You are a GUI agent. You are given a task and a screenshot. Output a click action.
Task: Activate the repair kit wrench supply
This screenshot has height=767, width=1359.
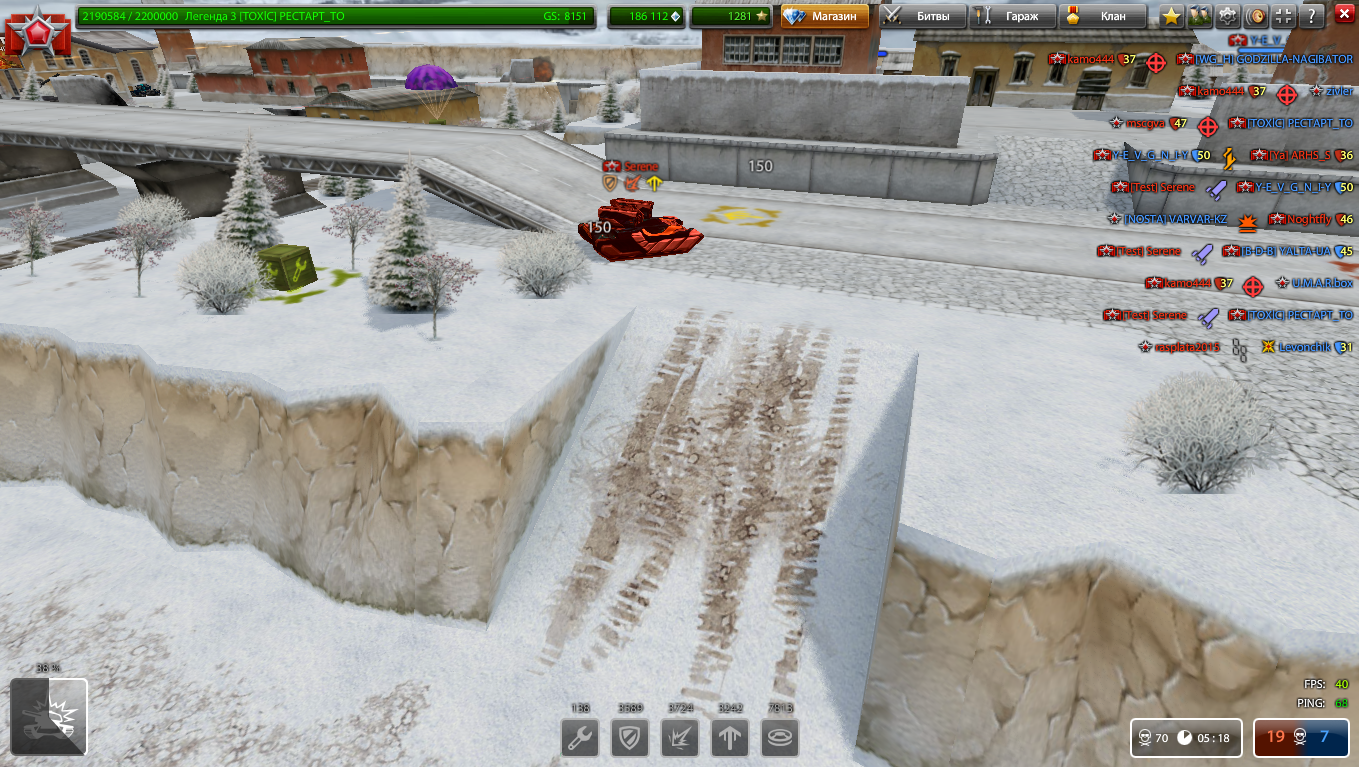[580, 740]
